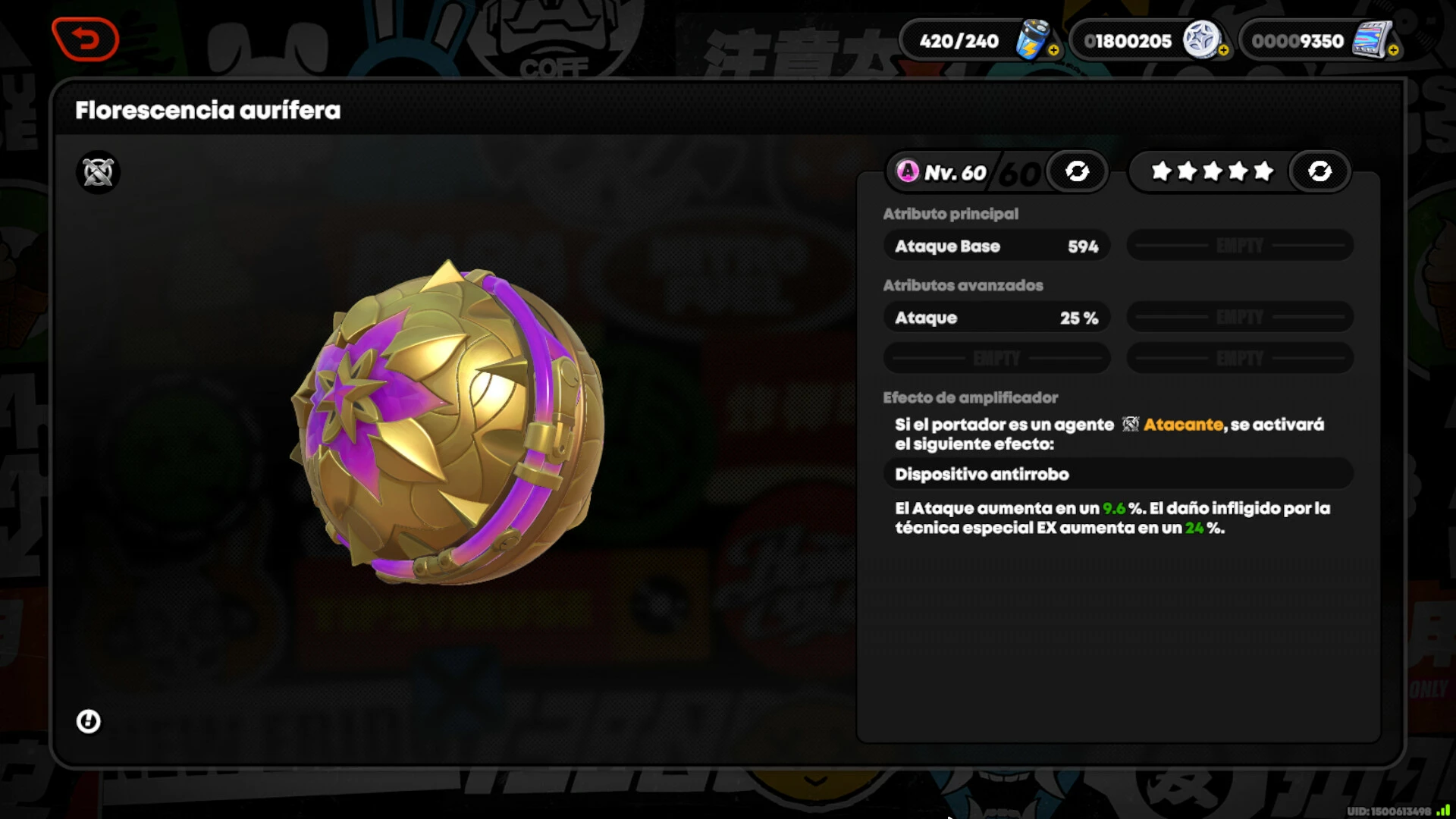Viewport: 1456px width, 819px height.
Task: Click the round reset view icon
Action: coord(89,721)
